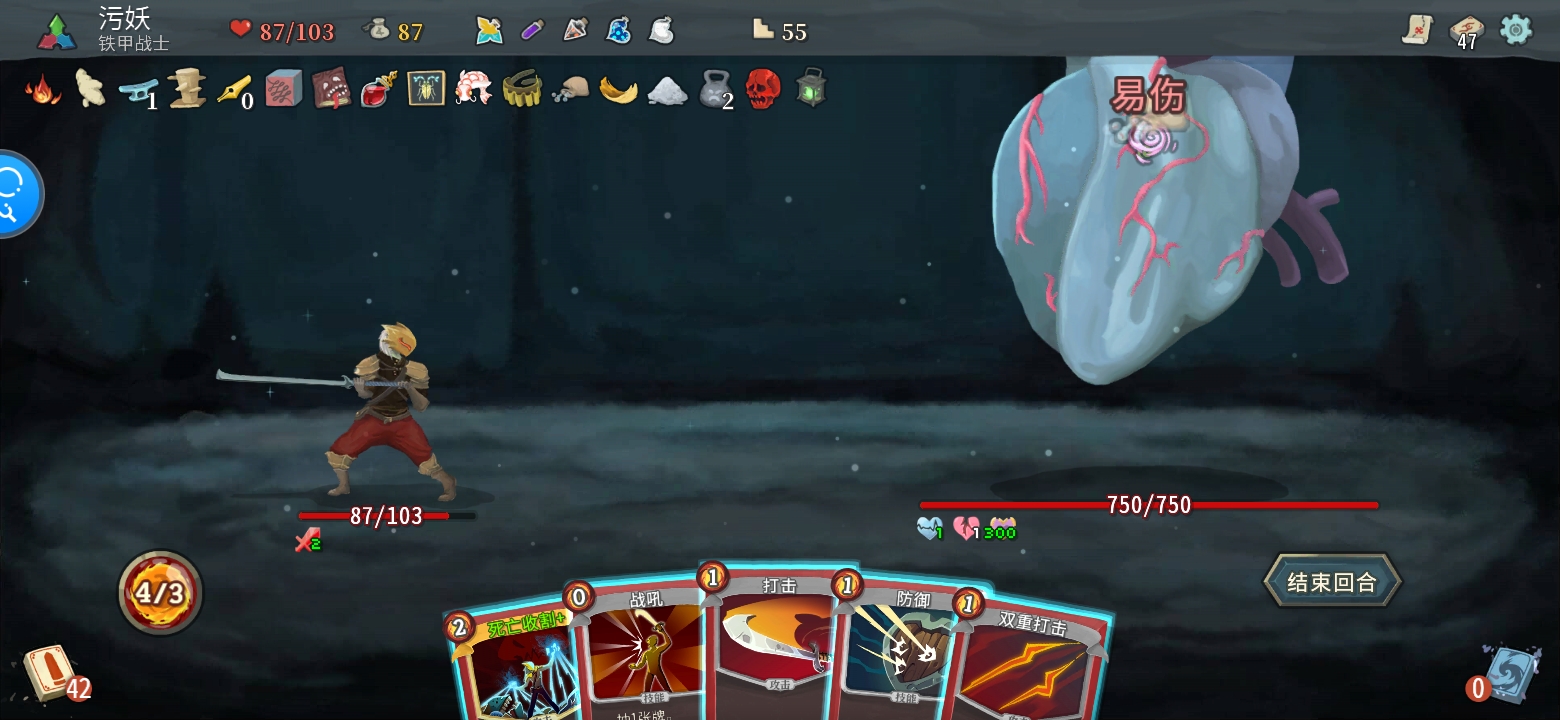Screen dimensions: 1560x720
Task: End the turn with 结束回合 button
Action: [x=1331, y=582]
